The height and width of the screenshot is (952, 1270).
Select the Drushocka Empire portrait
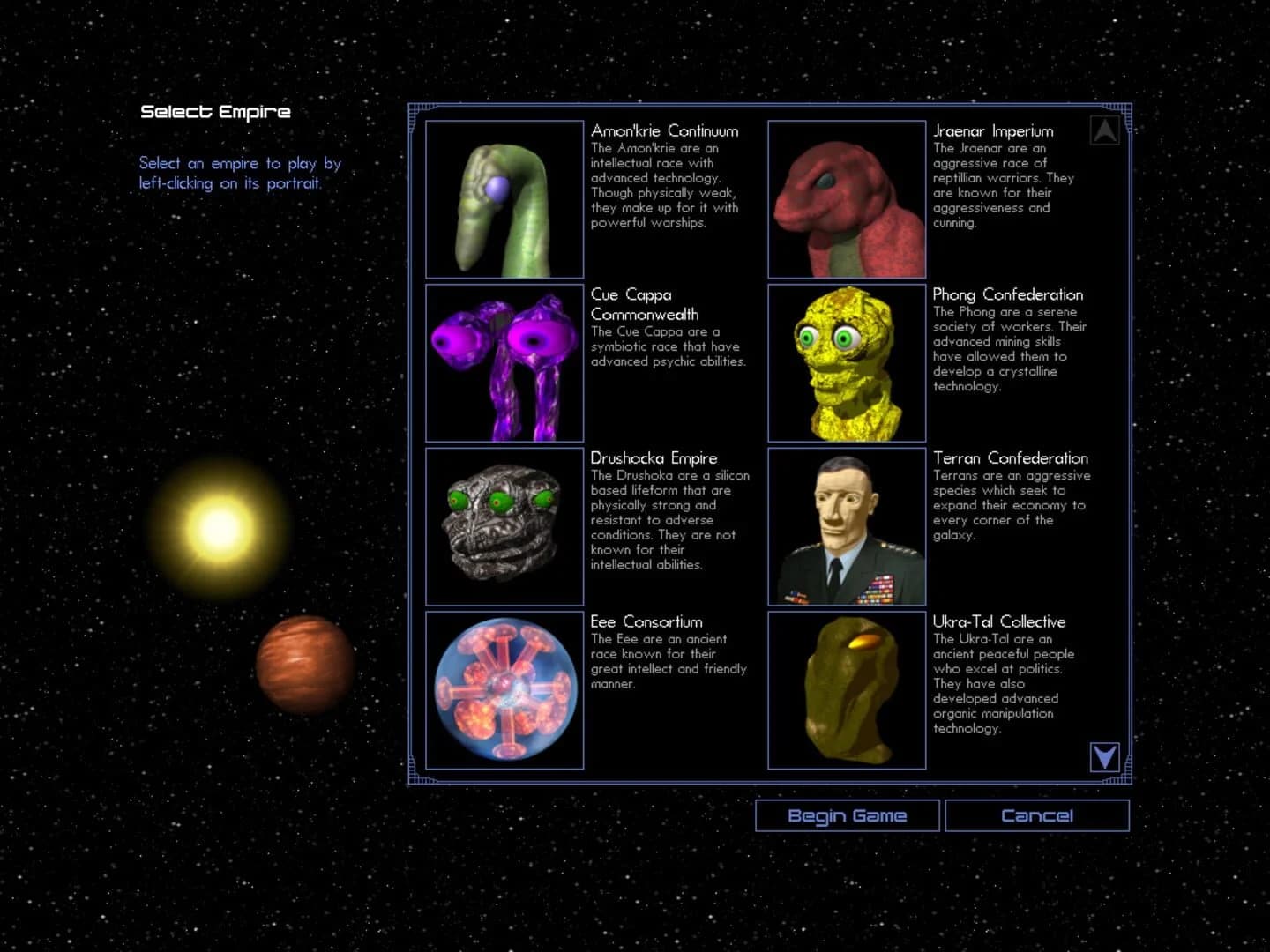[504, 525]
